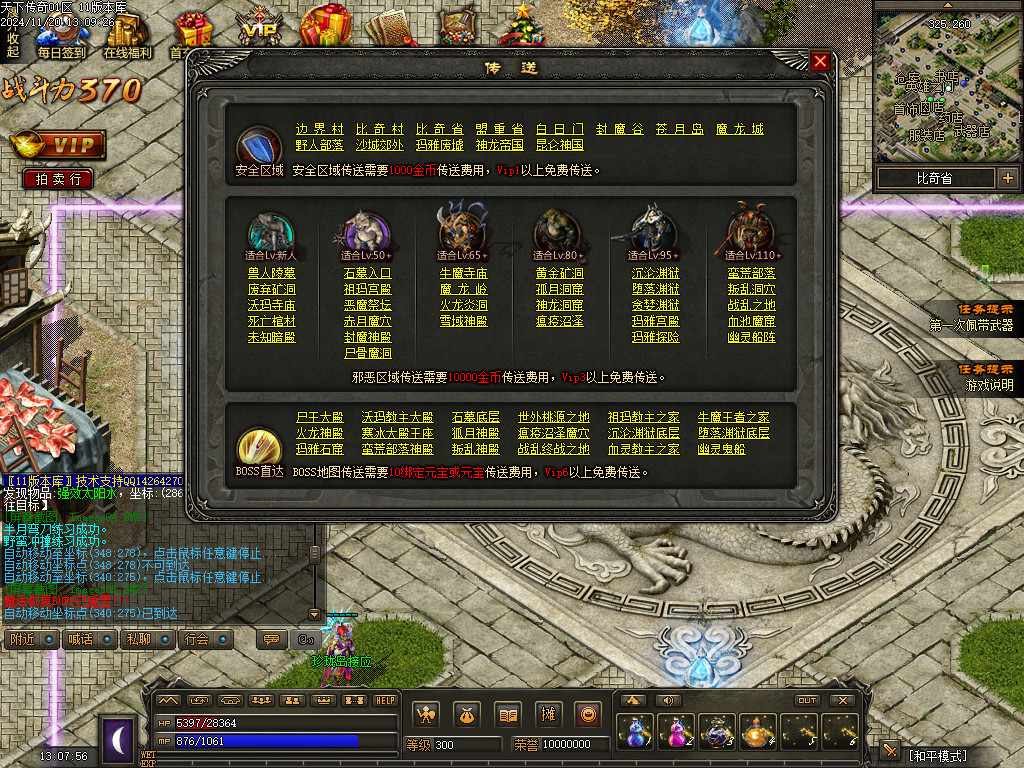Go to the 兽人陵墓 newbie map
Viewport: 1024px width, 768px height.
tap(271, 273)
